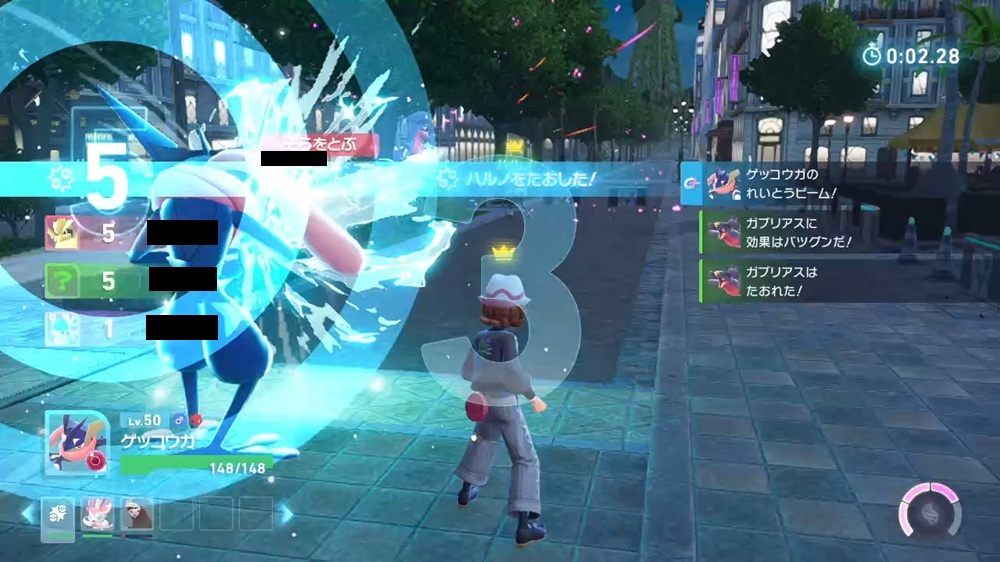Activate the circular Mega gauge
Viewport: 1000px width, 562px height.
tap(929, 508)
